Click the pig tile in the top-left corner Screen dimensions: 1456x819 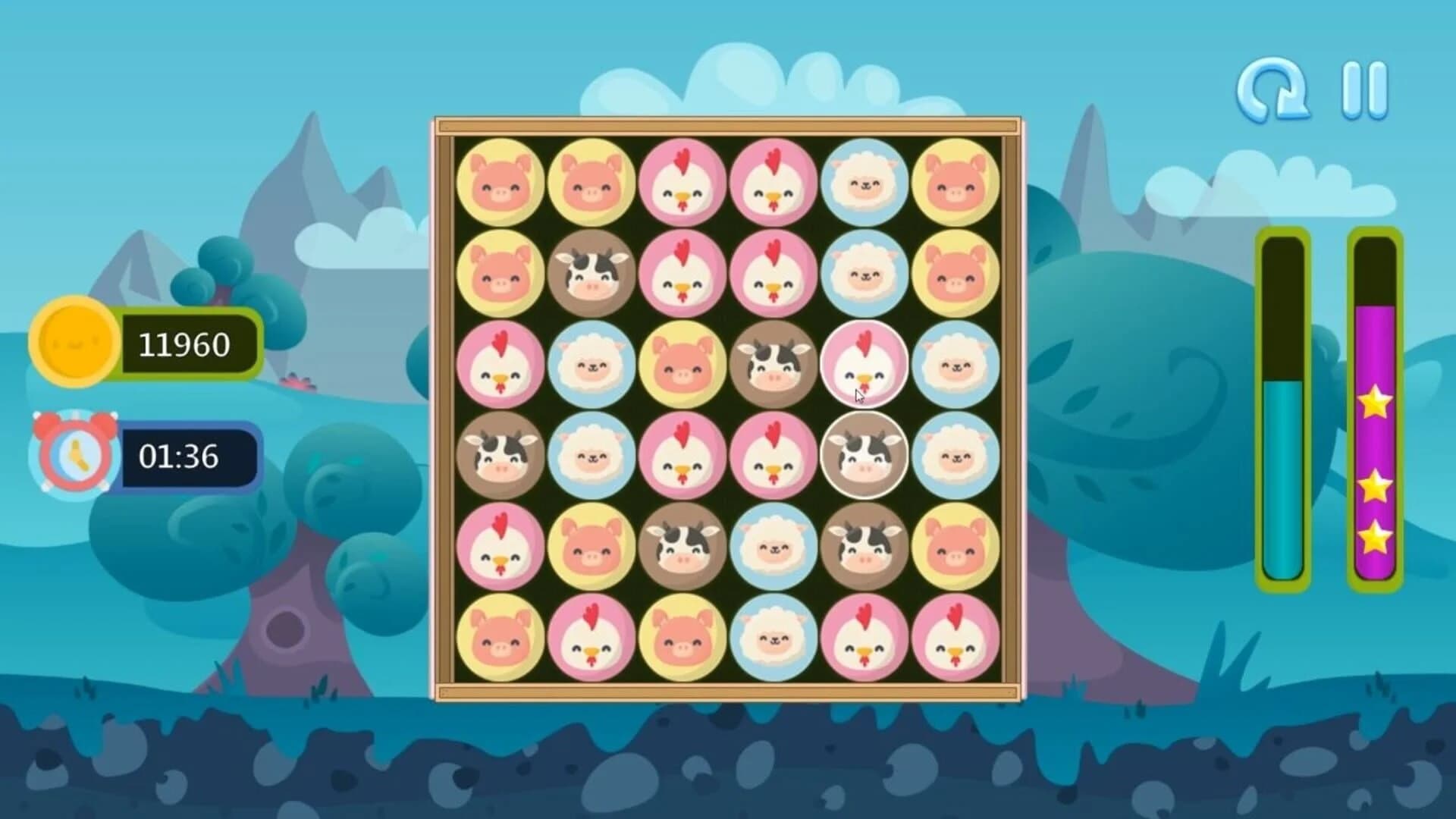pyautogui.click(x=500, y=182)
